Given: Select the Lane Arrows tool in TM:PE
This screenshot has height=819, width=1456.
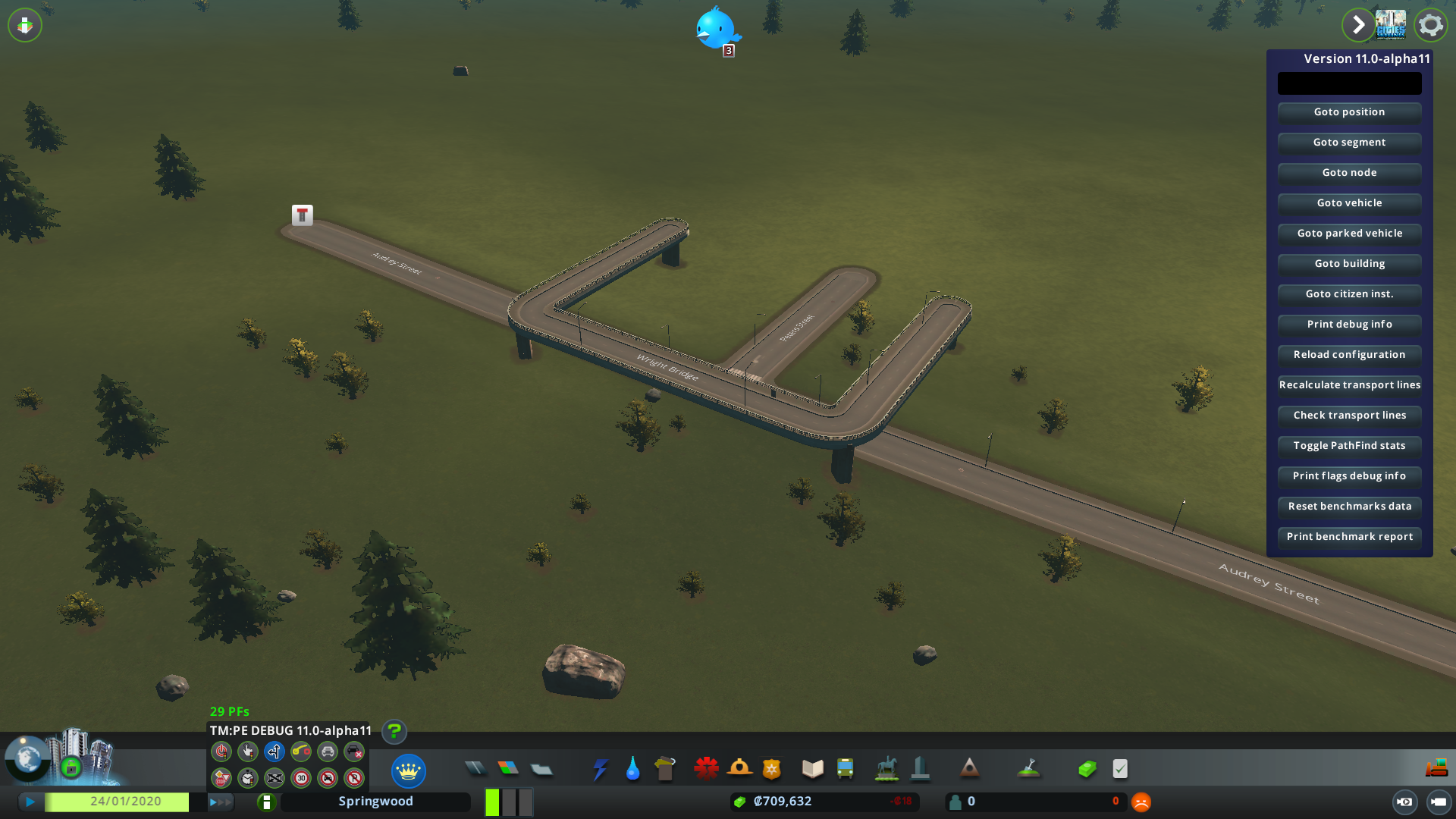Looking at the screenshot, I should coord(274,752).
